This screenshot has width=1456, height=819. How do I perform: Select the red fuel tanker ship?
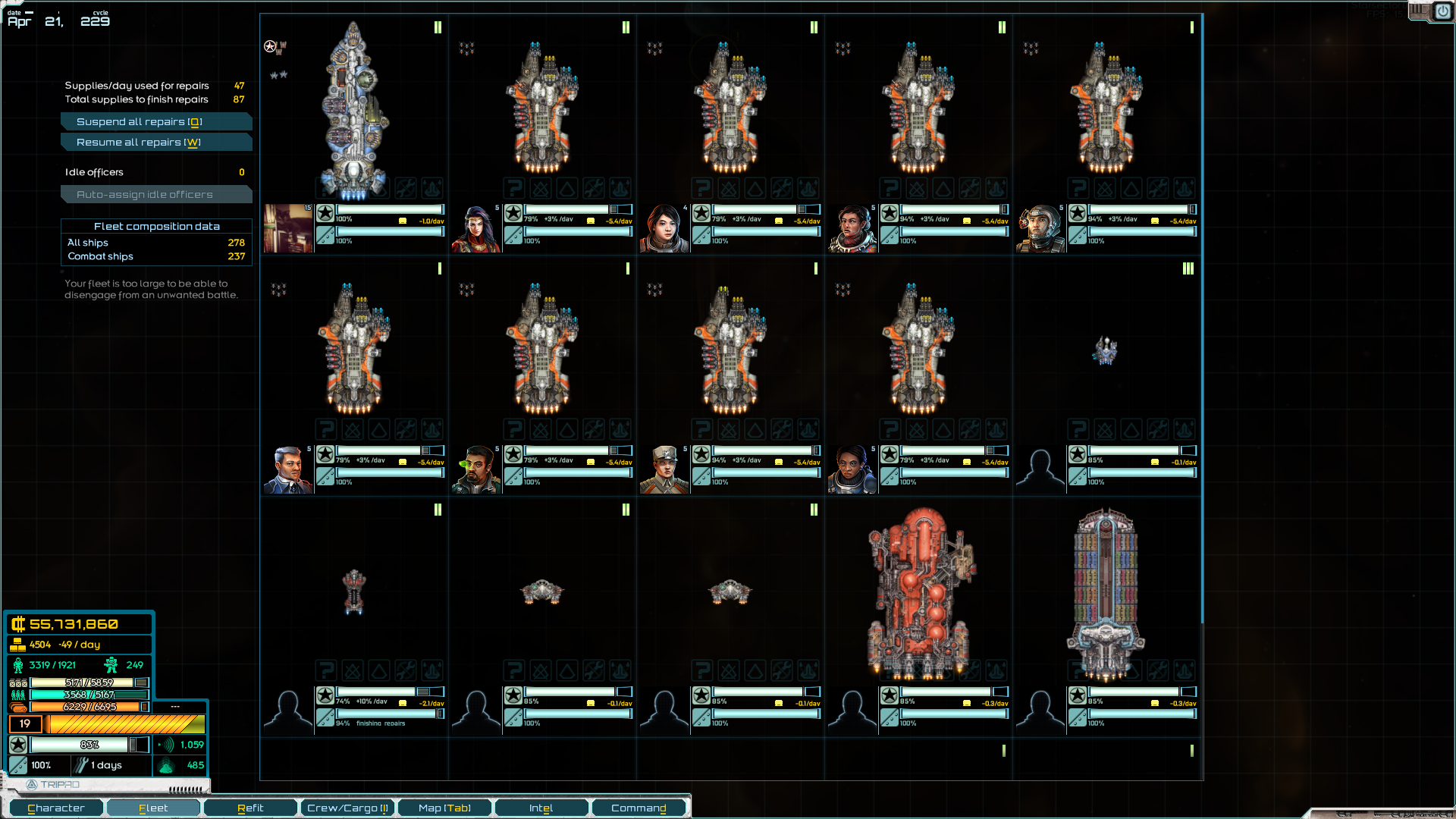pyautogui.click(x=918, y=591)
